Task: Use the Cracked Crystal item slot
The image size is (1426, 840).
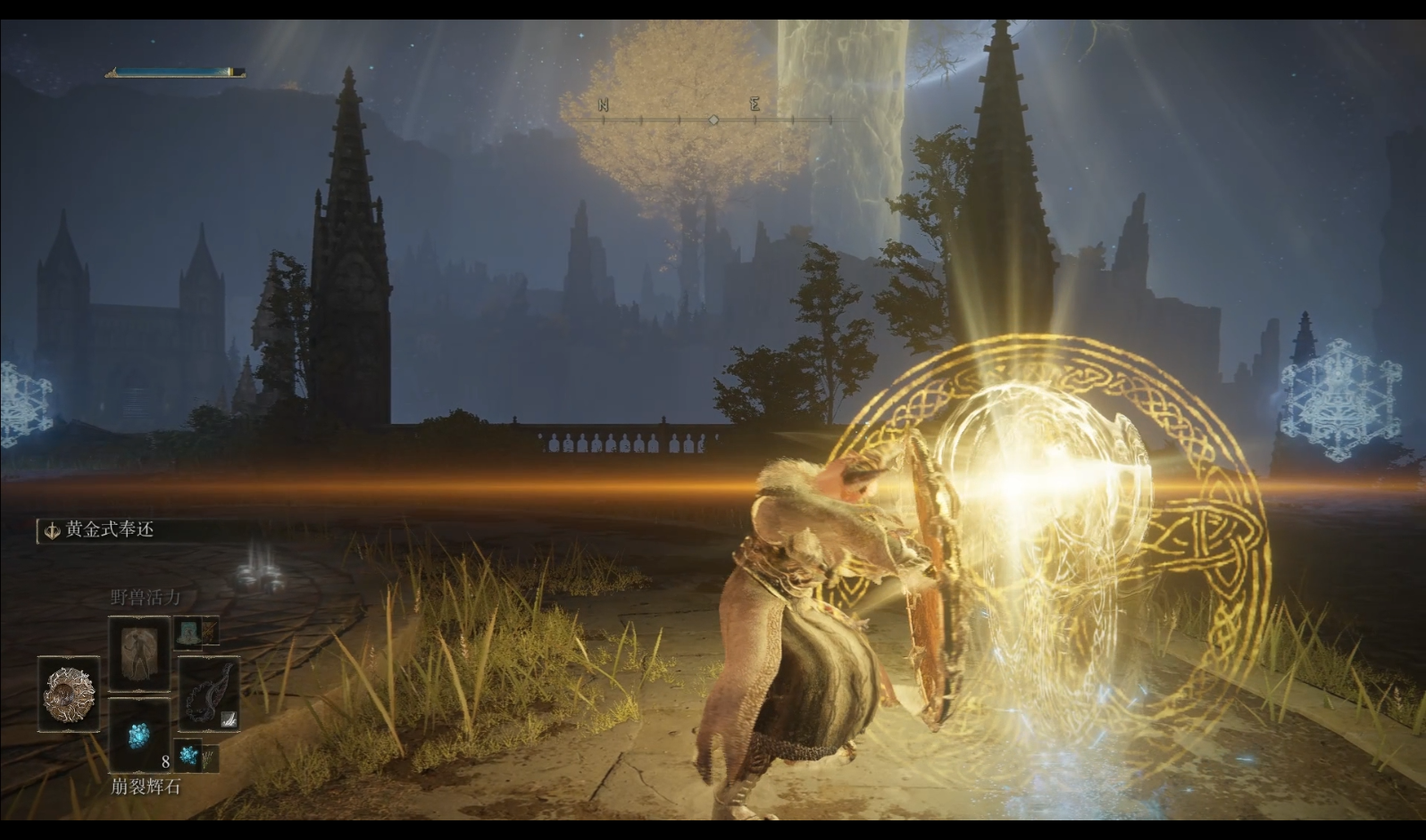Action: coord(139,735)
